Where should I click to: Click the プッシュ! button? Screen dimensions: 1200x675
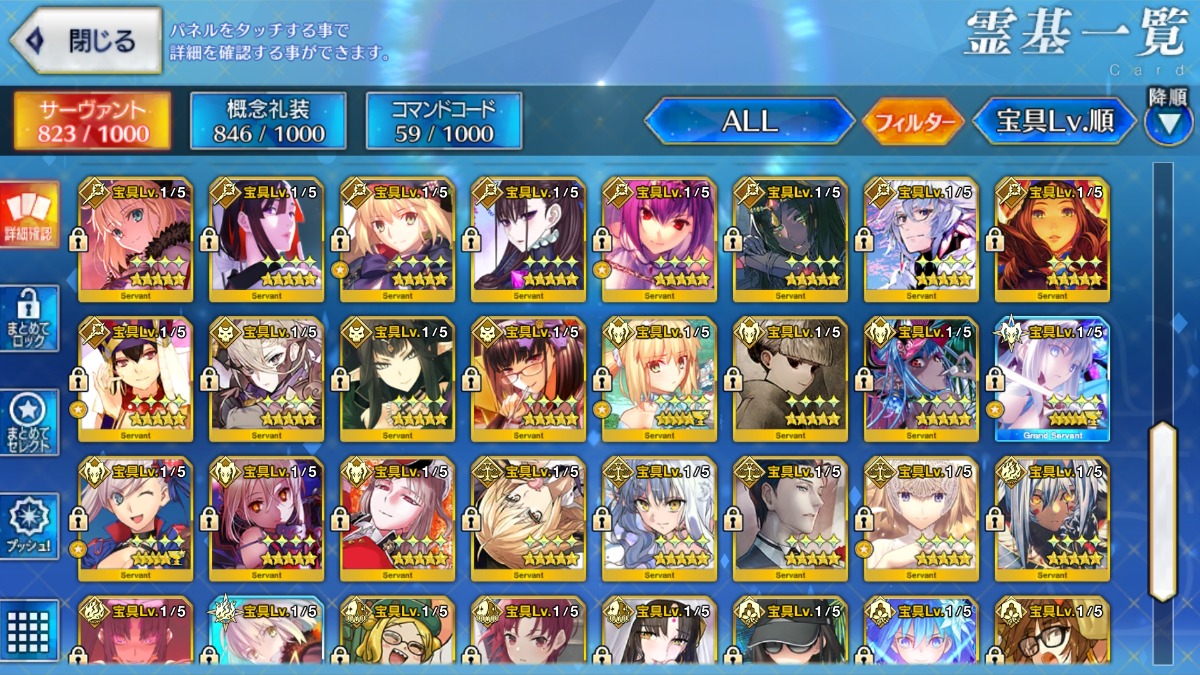pos(29,526)
